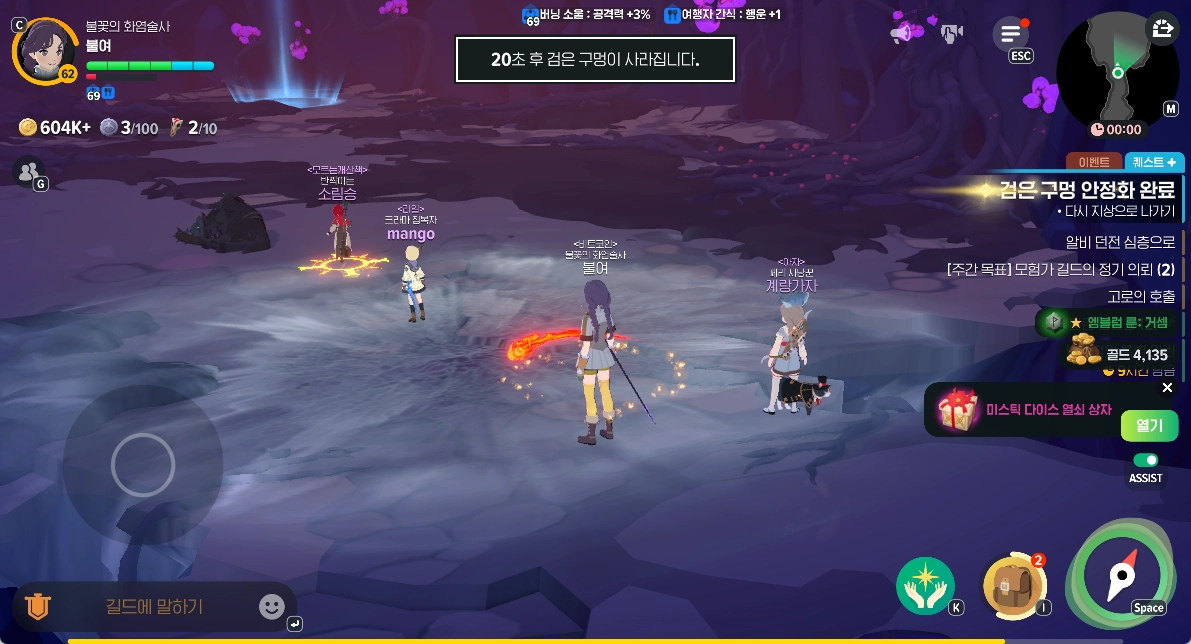
Task: Click the exit dungeon icon beside minimap
Action: point(1163,29)
